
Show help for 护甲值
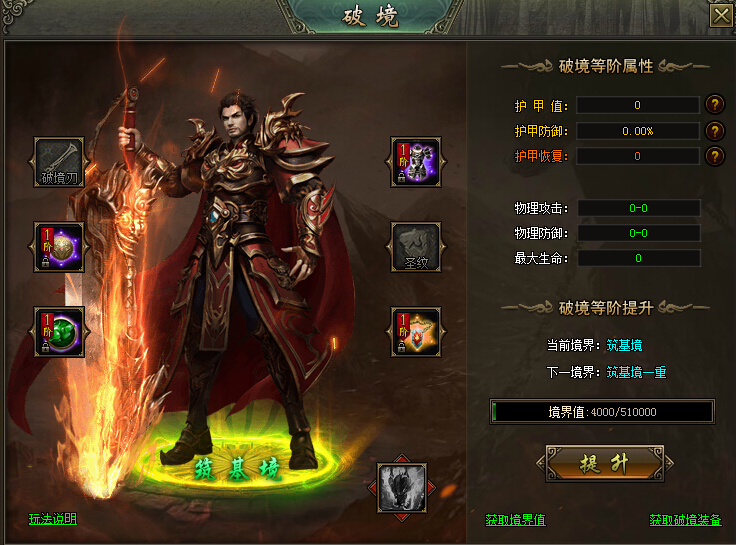pos(715,104)
